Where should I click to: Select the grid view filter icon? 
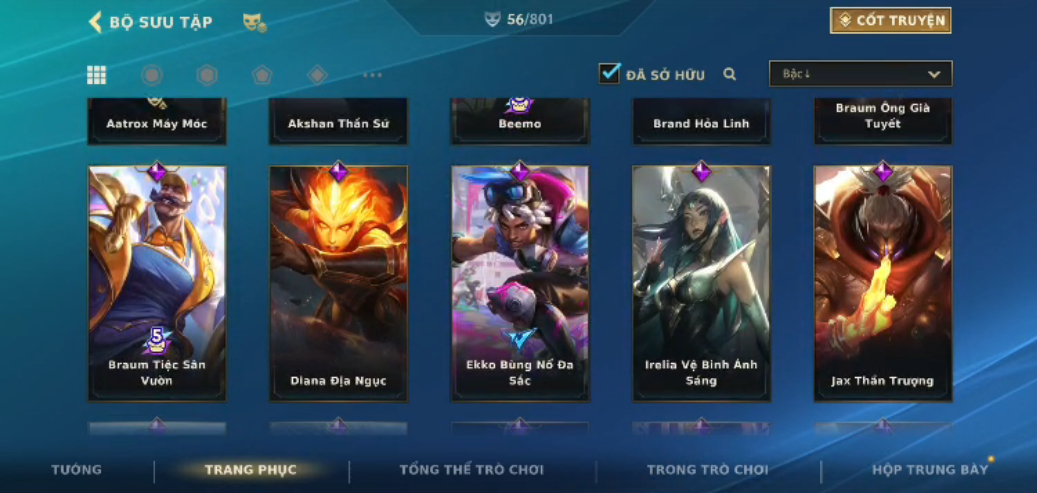click(97, 75)
